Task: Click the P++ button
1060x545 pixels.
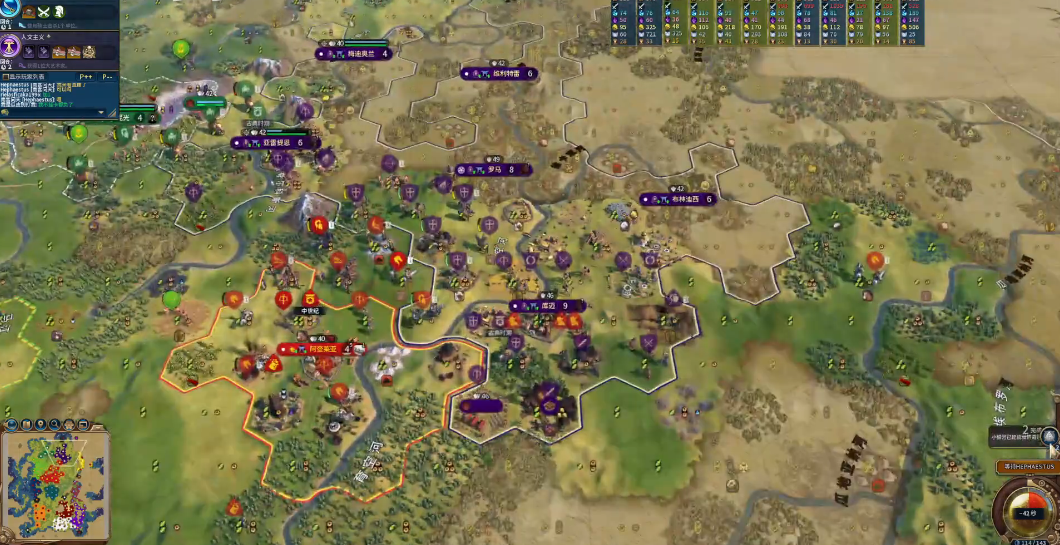Action: click(85, 76)
